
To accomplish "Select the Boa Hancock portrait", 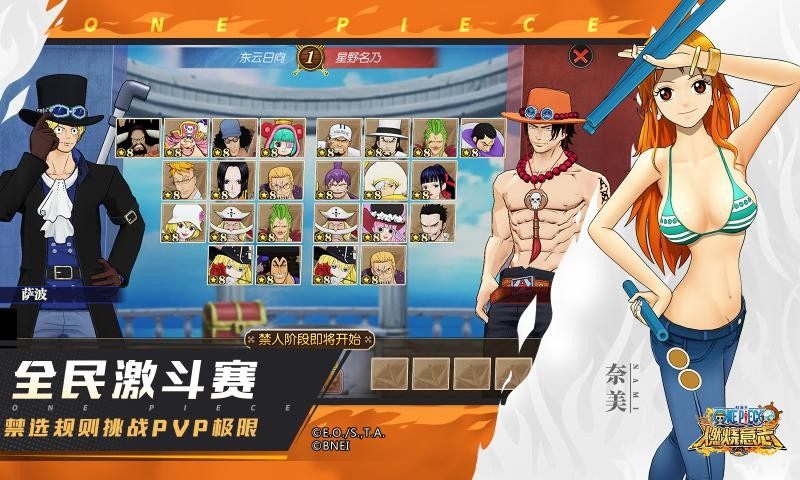I will [x=233, y=181].
